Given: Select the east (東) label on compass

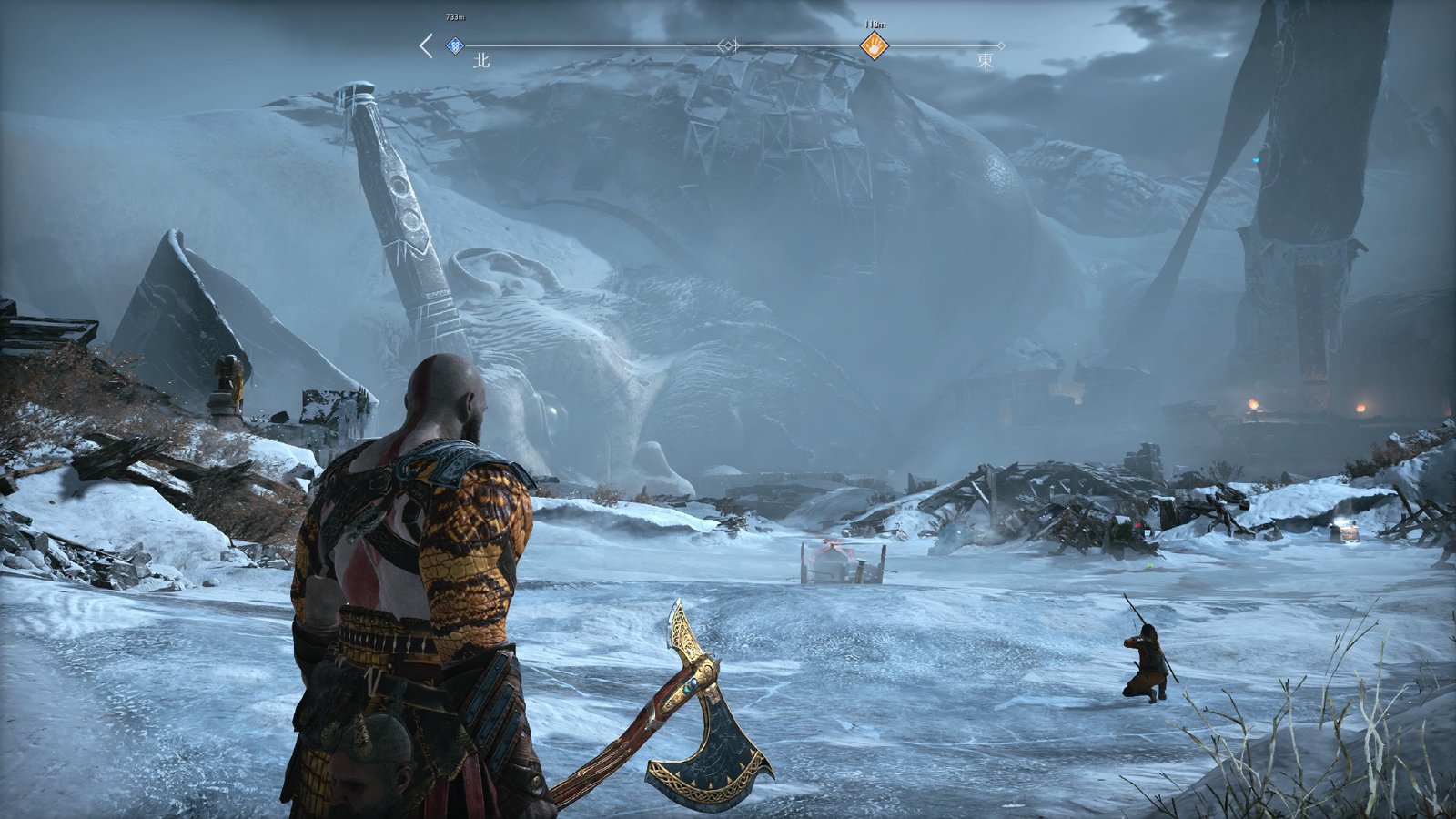Looking at the screenshot, I should [x=986, y=61].
